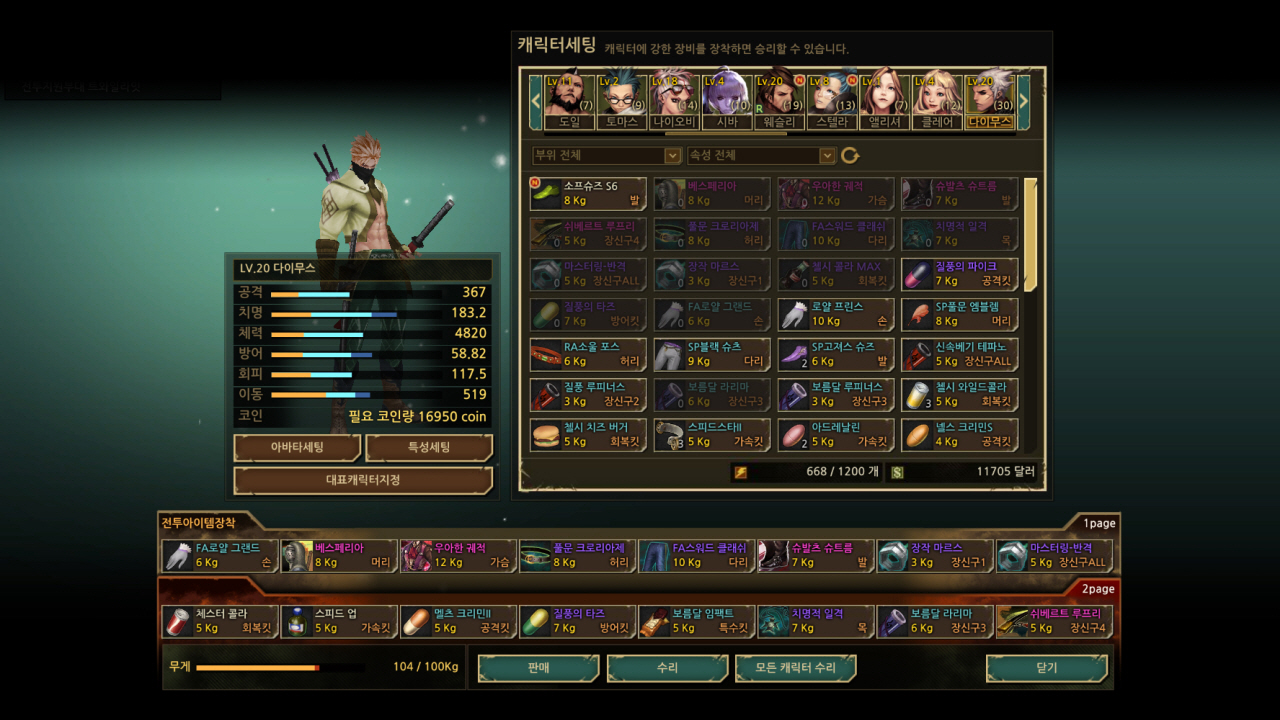Click the 수리 repair button
Image resolution: width=1280 pixels, height=720 pixels.
pyautogui.click(x=667, y=668)
